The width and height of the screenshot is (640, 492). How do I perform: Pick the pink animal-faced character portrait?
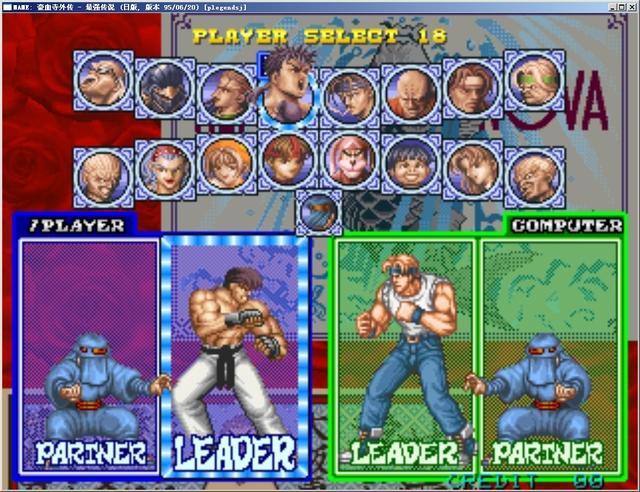point(350,163)
